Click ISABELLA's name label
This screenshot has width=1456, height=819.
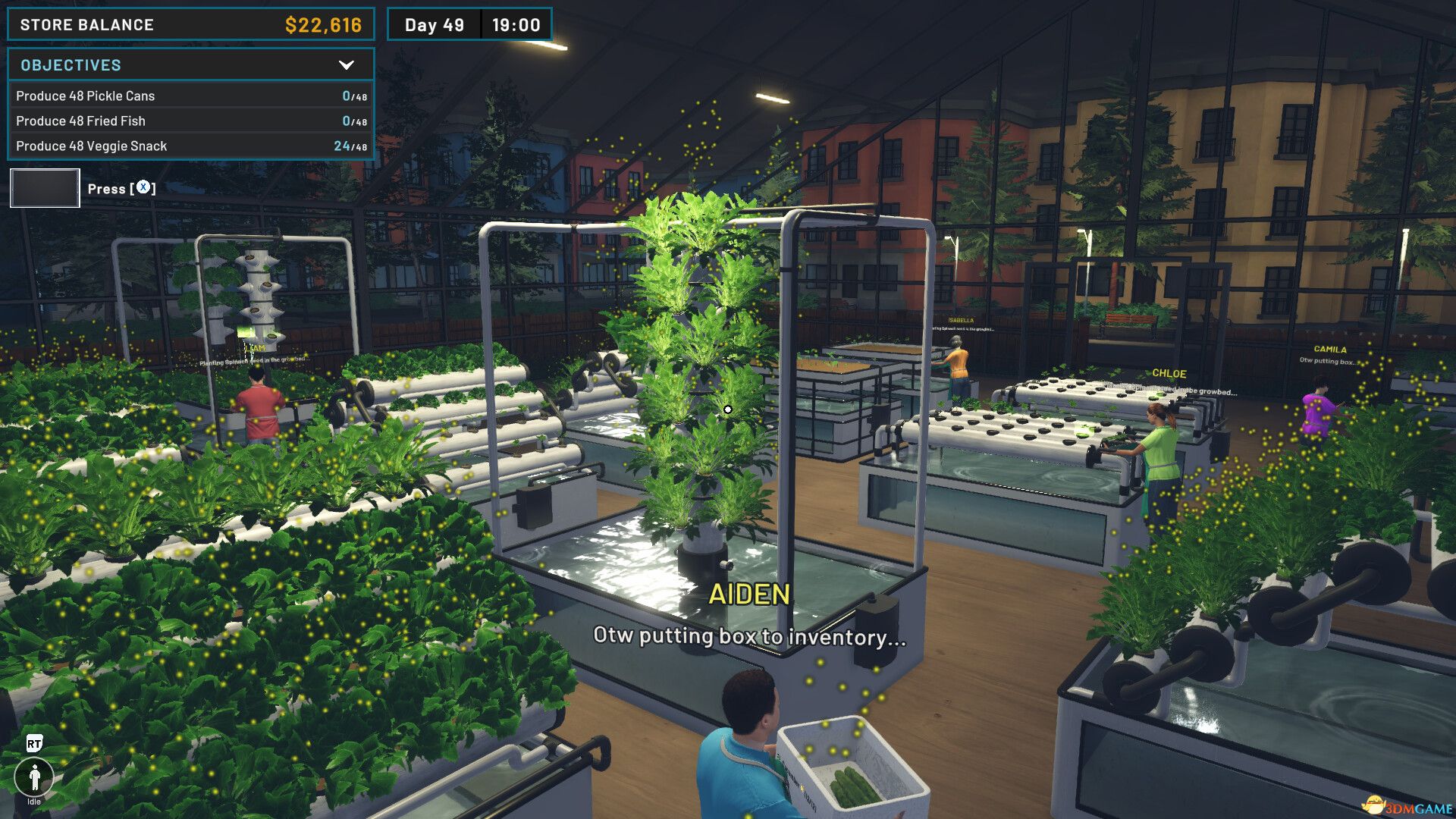pos(962,319)
